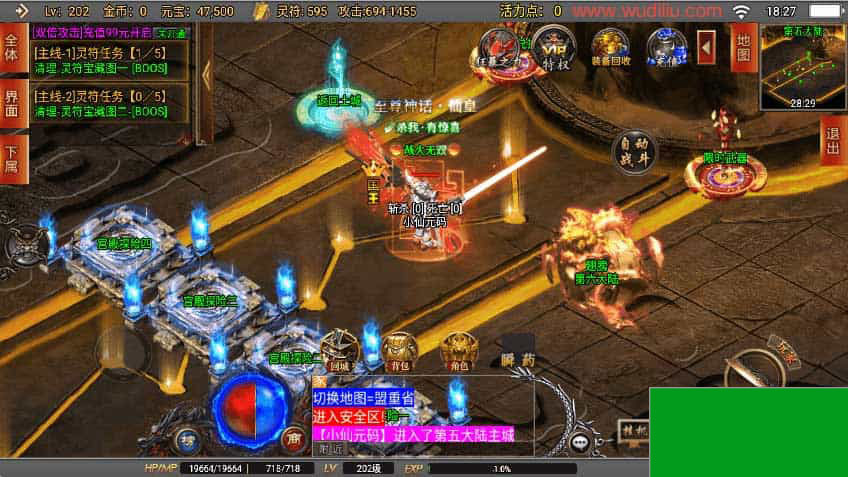
Task: Open the 商 shop round button
Action: [293, 437]
